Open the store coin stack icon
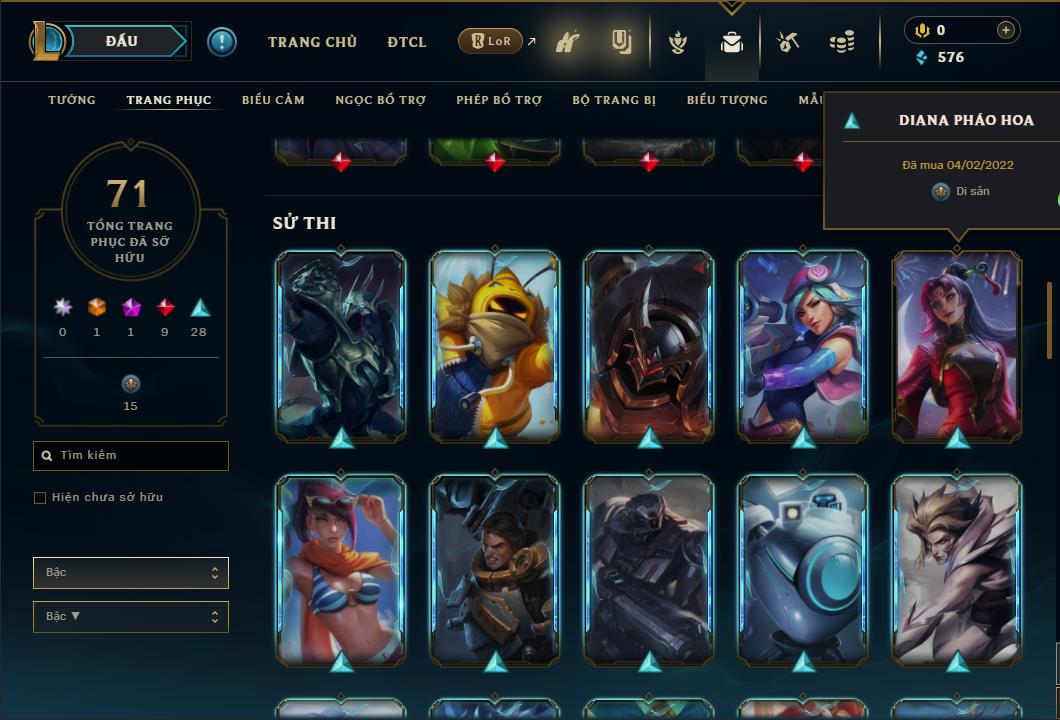The height and width of the screenshot is (720, 1060). pyautogui.click(x=842, y=42)
